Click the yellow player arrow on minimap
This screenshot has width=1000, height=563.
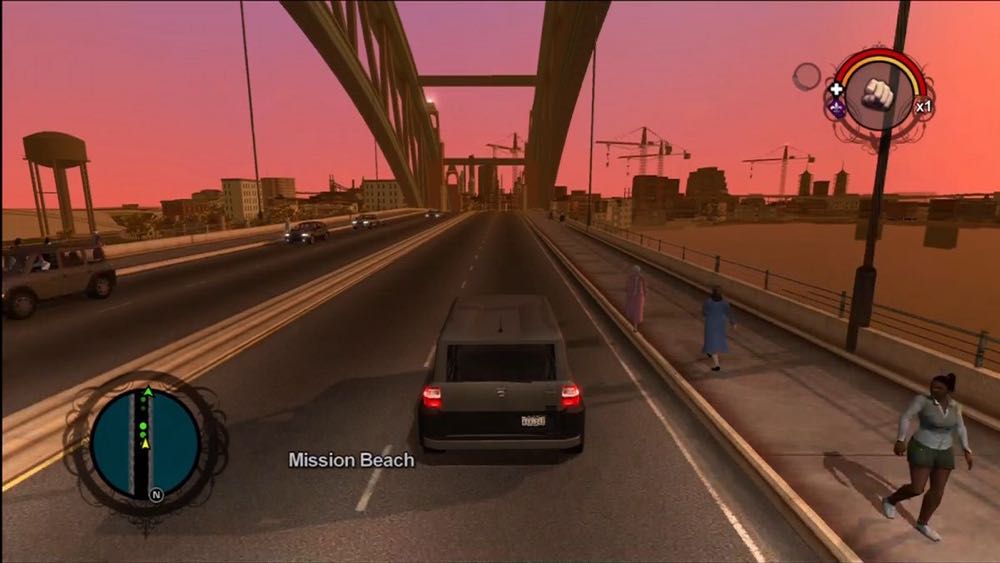[146, 443]
